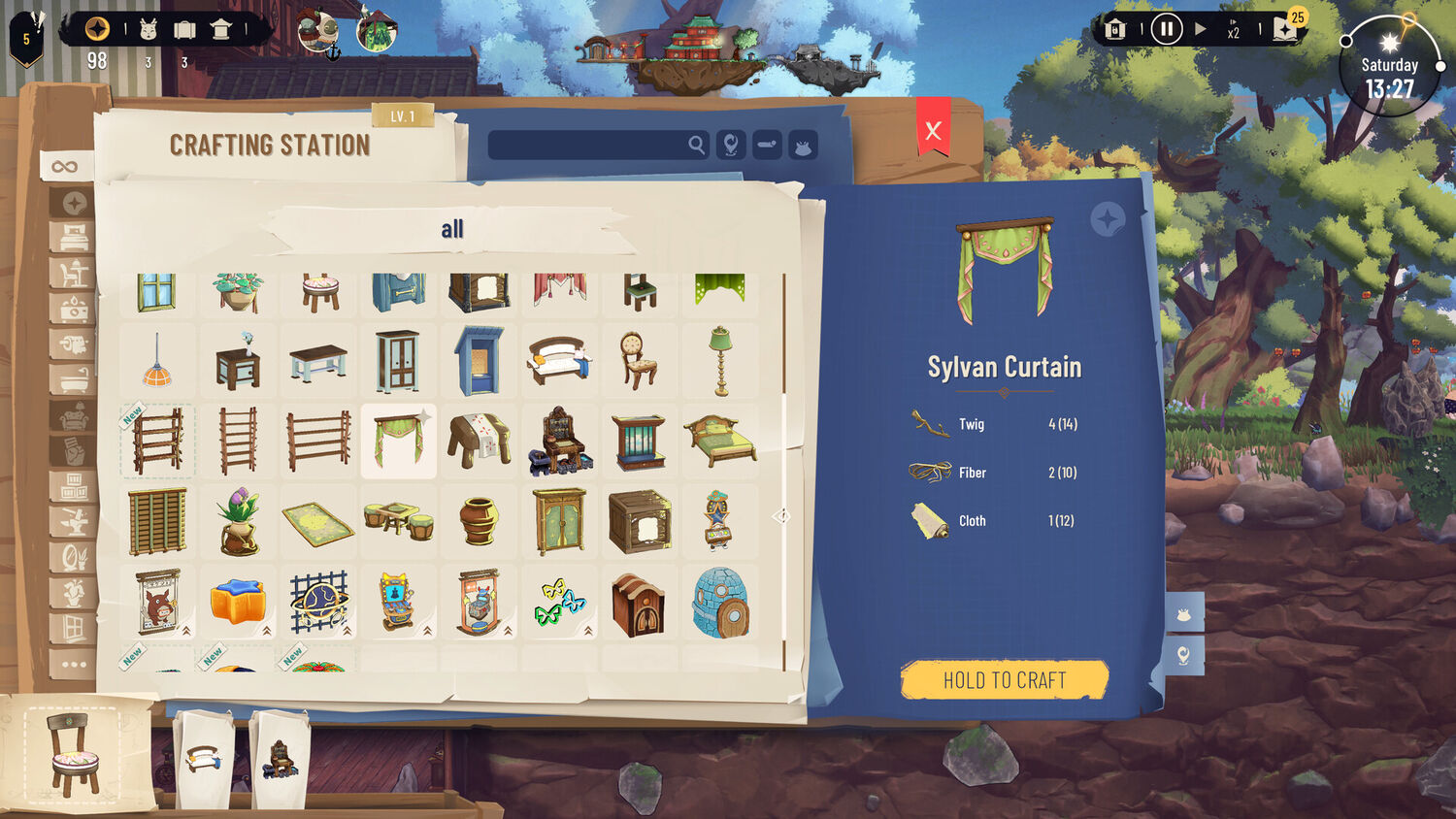
Task: Switch to the bed furniture category
Action: coord(74,237)
